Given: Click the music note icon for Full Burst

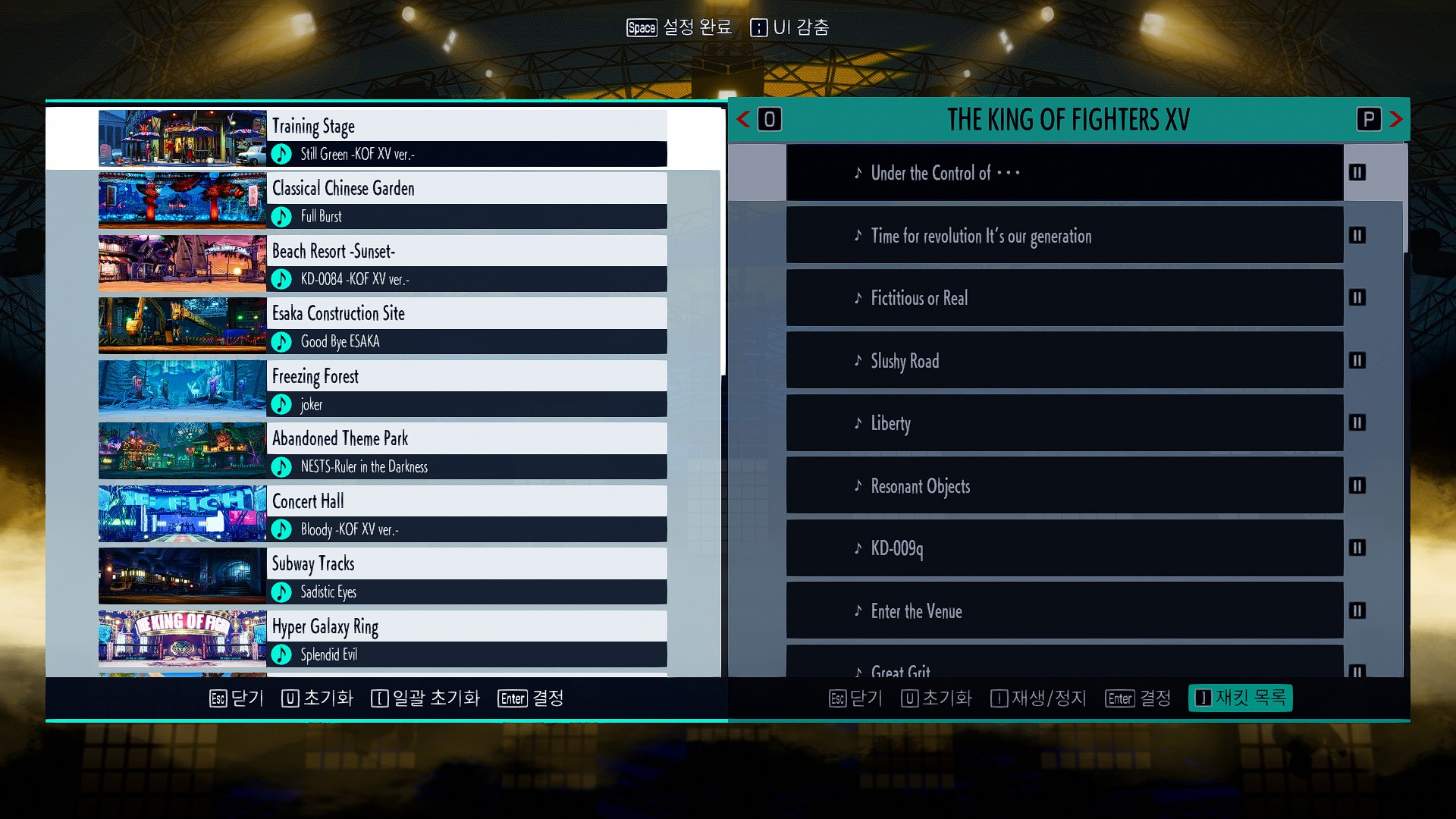Looking at the screenshot, I should tap(281, 217).
